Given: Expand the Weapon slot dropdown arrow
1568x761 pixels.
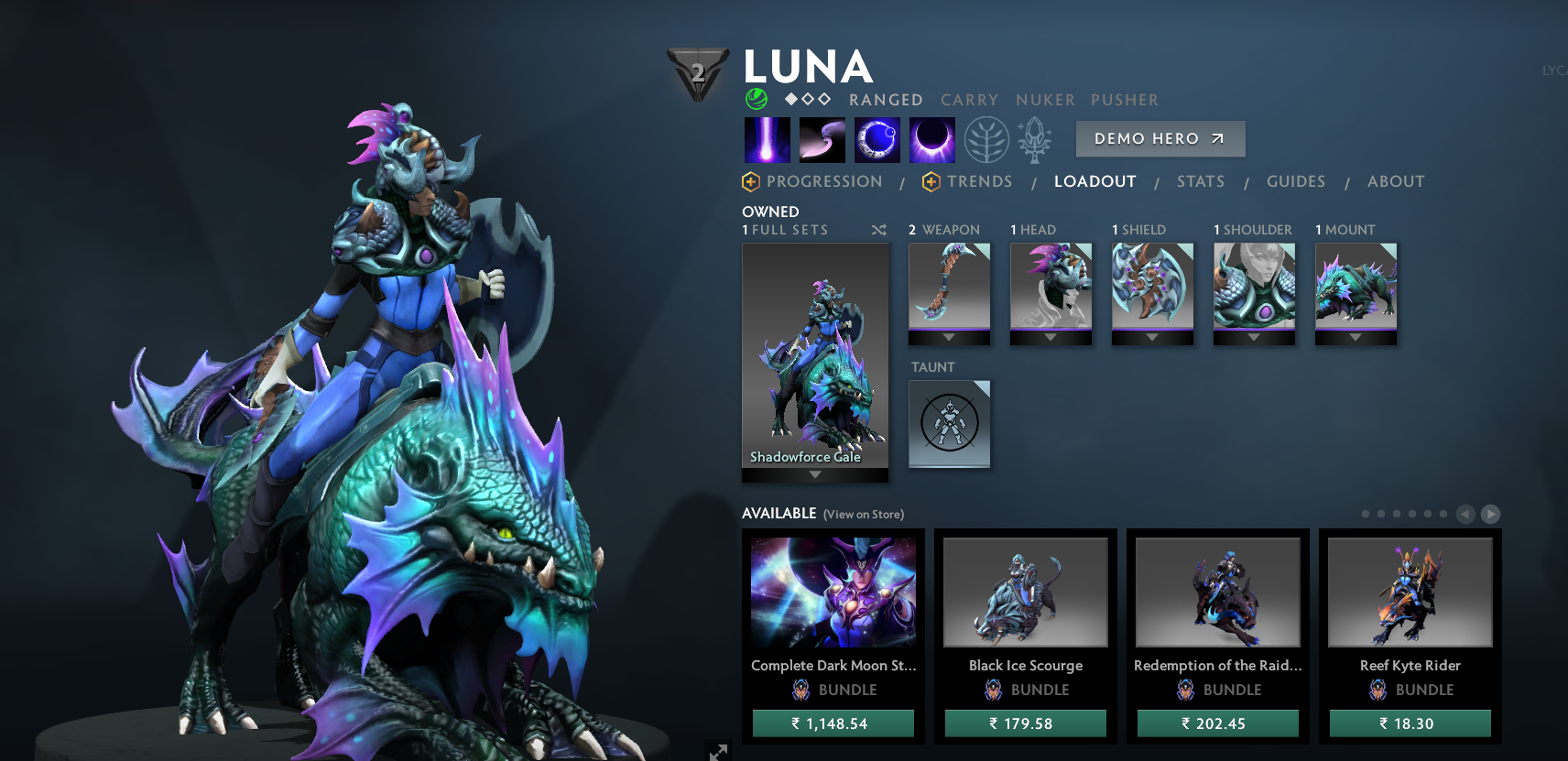Looking at the screenshot, I should pyautogui.click(x=950, y=338).
